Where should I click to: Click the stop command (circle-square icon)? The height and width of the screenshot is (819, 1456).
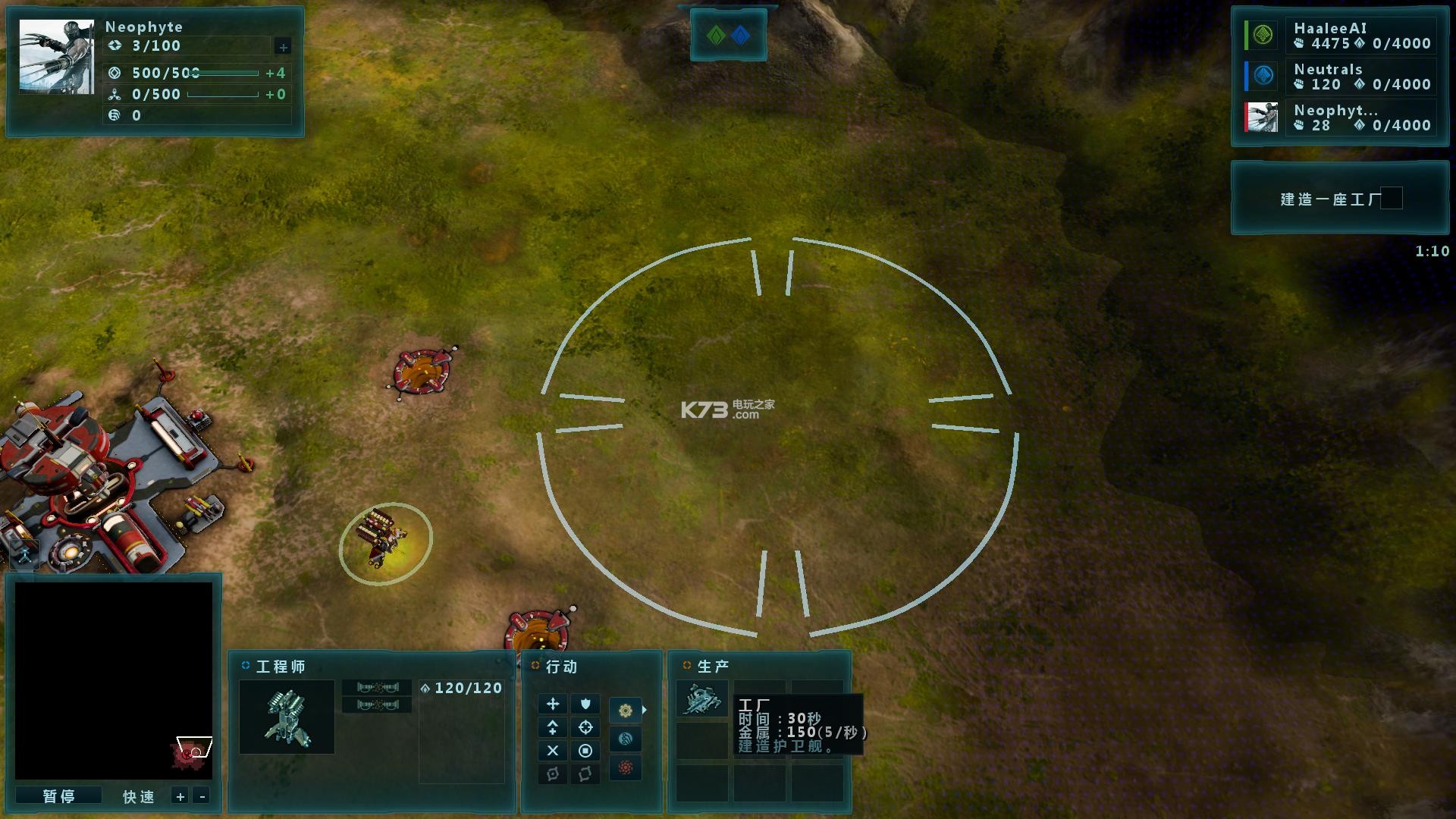click(x=585, y=751)
